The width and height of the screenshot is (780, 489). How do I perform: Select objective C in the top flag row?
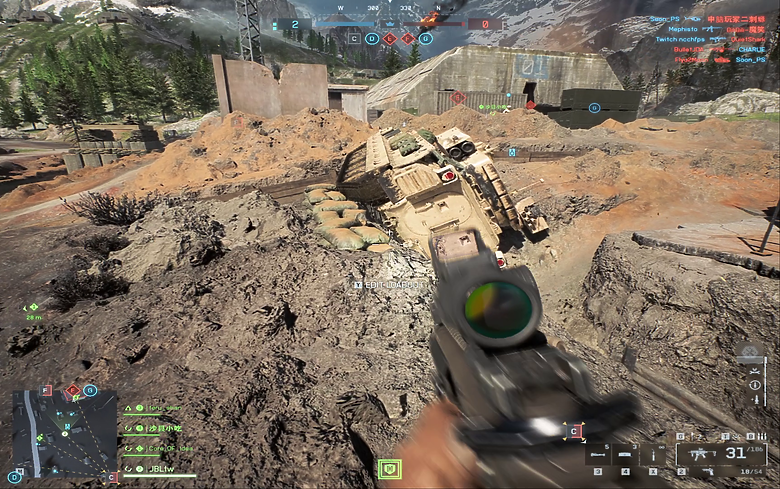354,38
